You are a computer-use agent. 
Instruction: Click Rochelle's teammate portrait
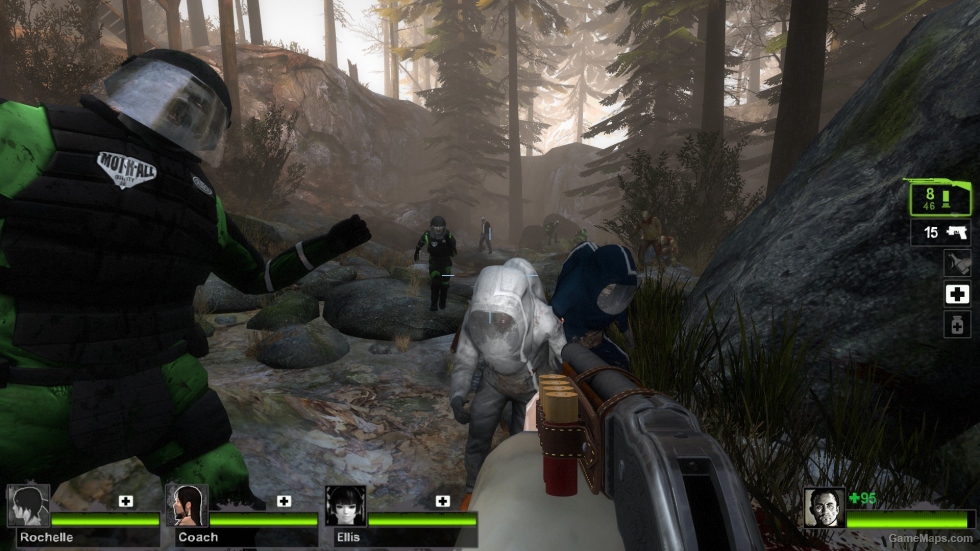point(28,506)
